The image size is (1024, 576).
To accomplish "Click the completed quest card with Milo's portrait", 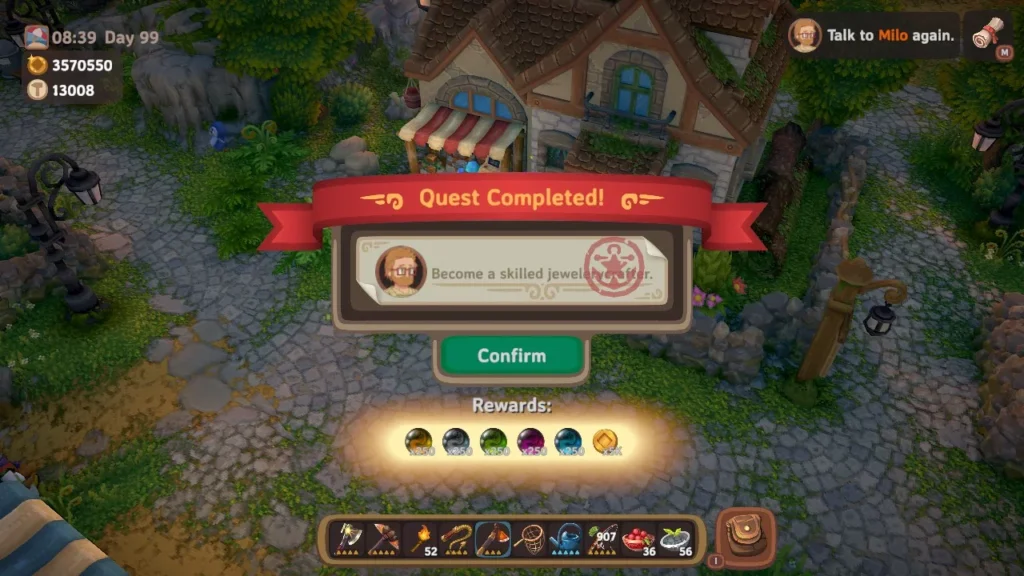I will point(511,271).
